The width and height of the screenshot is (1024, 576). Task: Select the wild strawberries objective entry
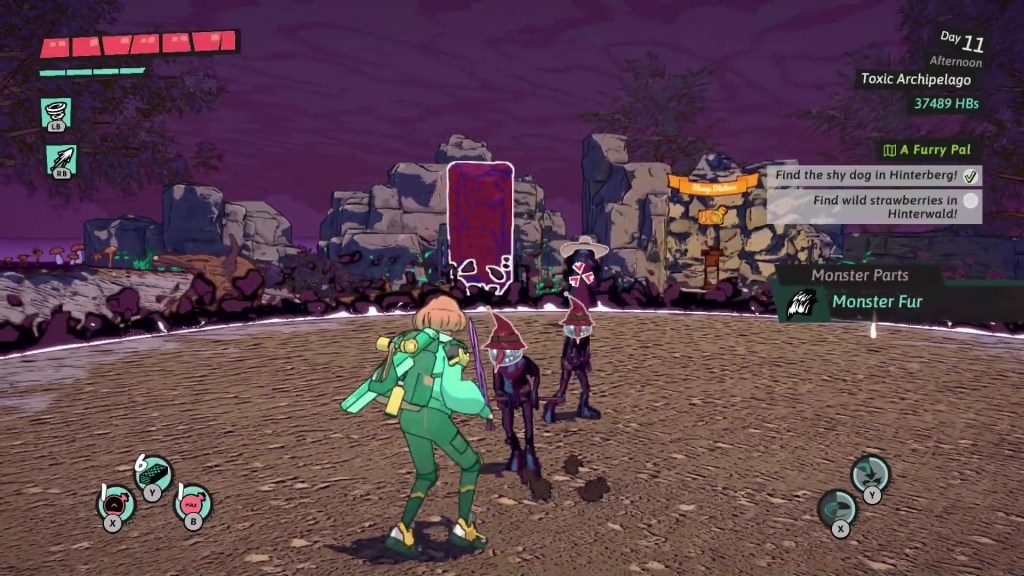click(874, 207)
